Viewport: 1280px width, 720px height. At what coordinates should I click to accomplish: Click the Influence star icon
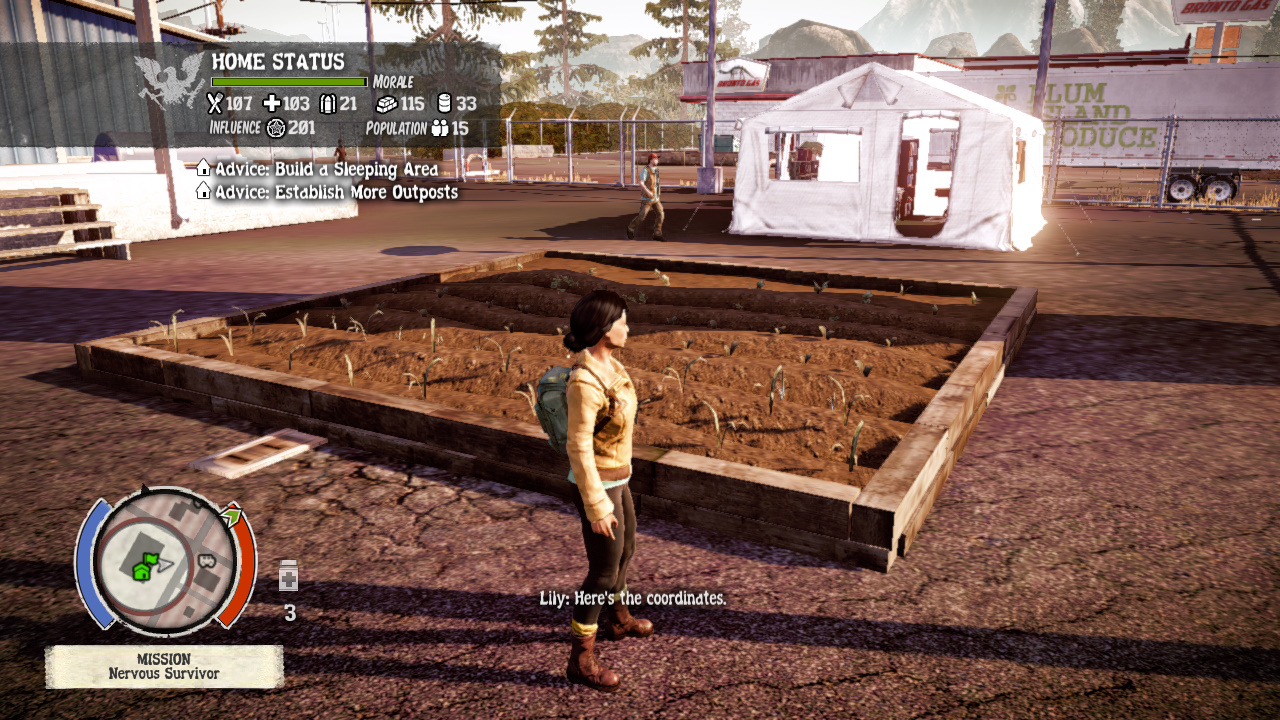click(x=276, y=128)
